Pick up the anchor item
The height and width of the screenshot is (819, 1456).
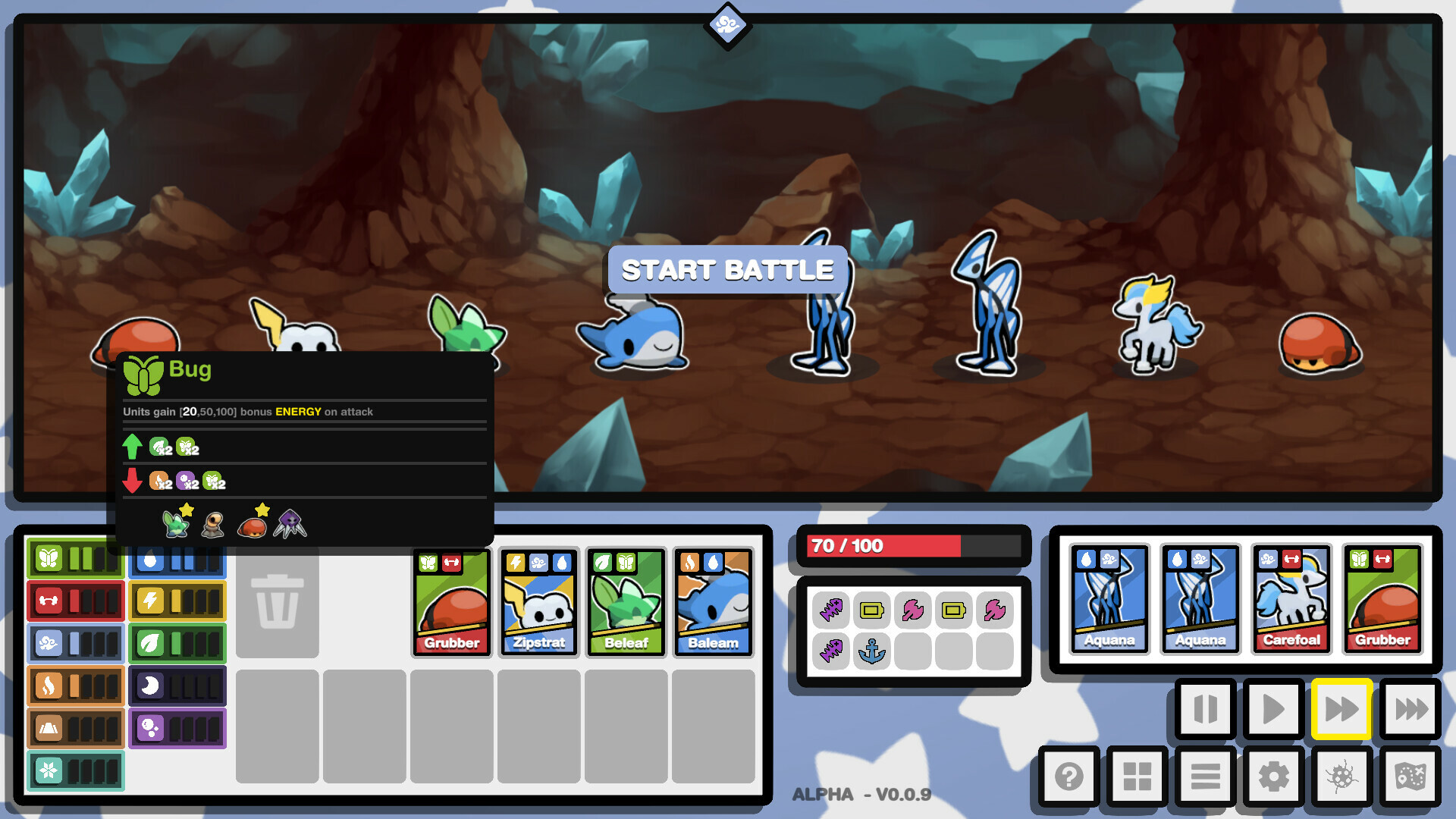pos(872,651)
